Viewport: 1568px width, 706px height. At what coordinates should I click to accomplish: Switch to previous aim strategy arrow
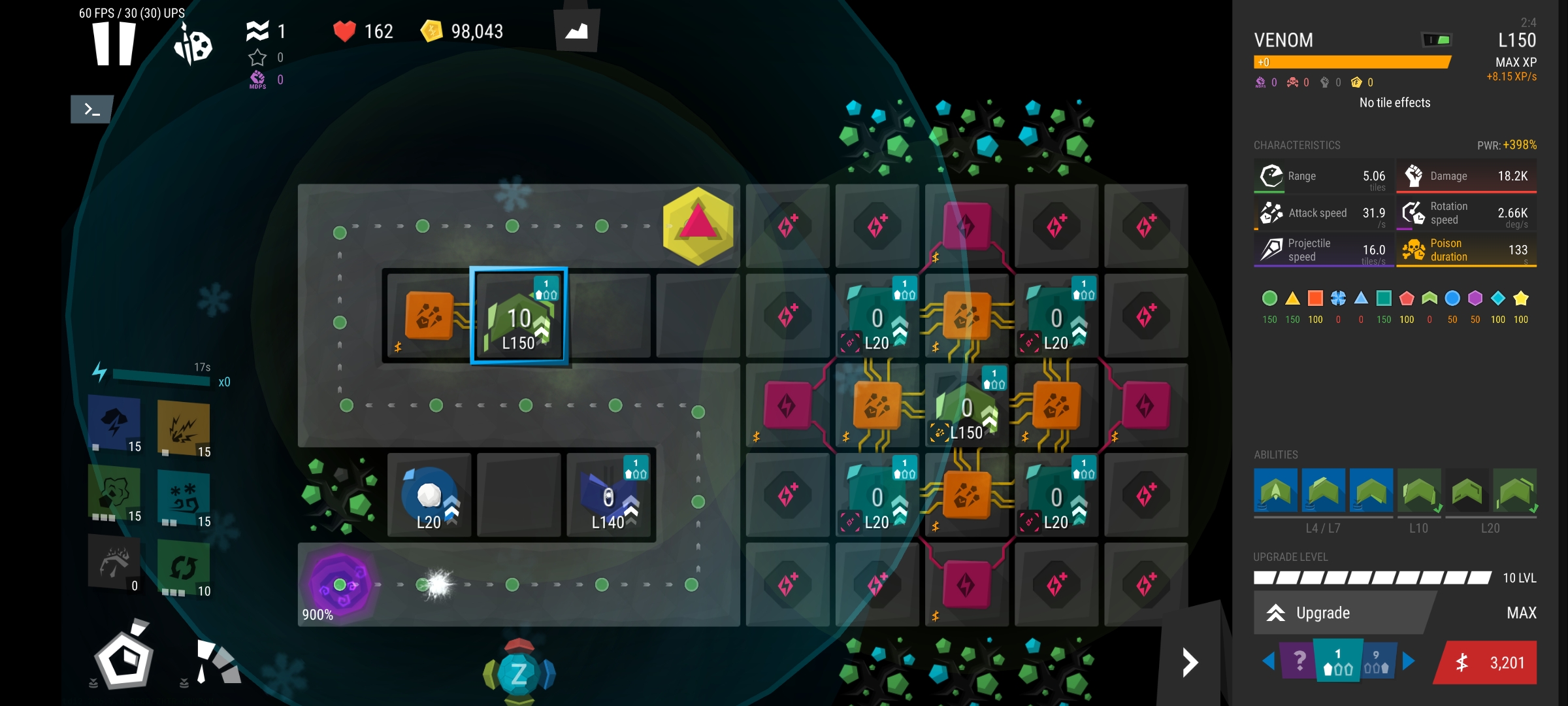(x=1268, y=662)
